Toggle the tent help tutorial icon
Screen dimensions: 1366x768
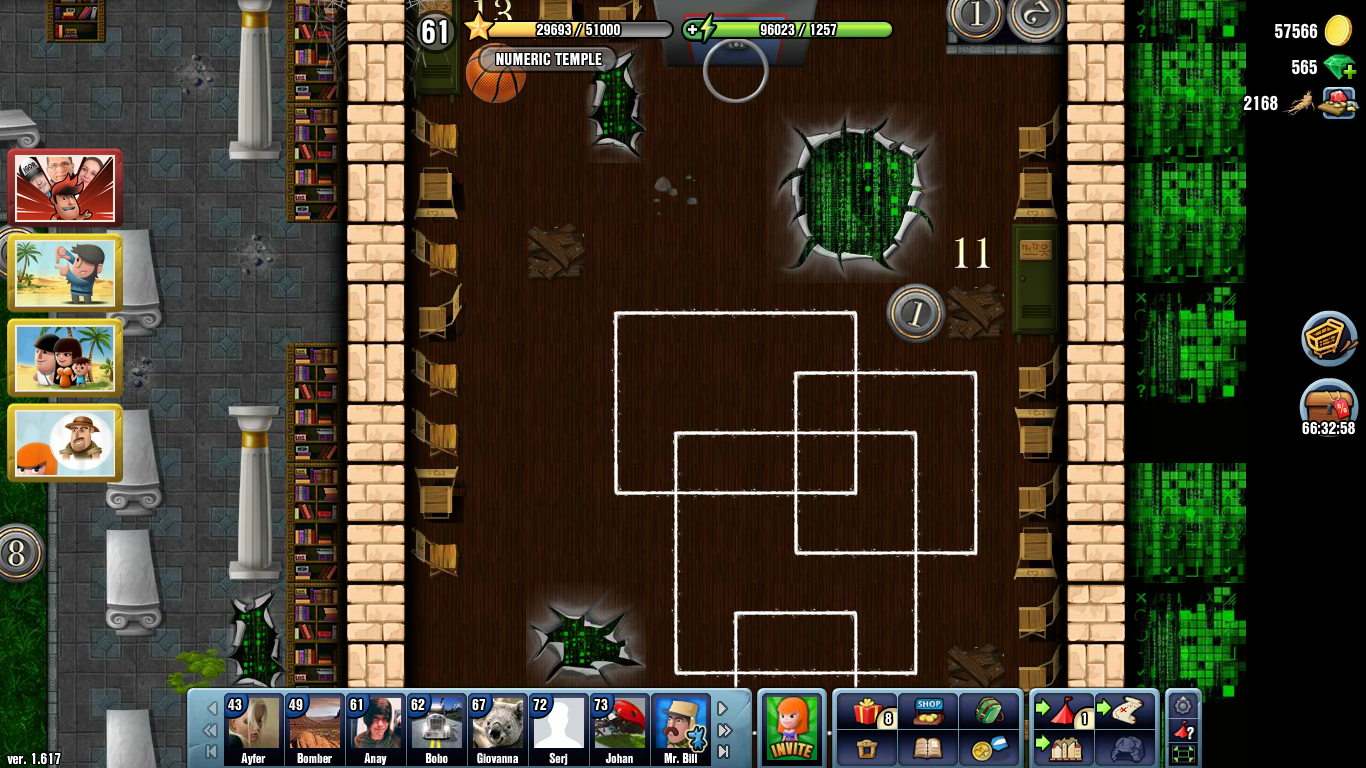[1182, 730]
